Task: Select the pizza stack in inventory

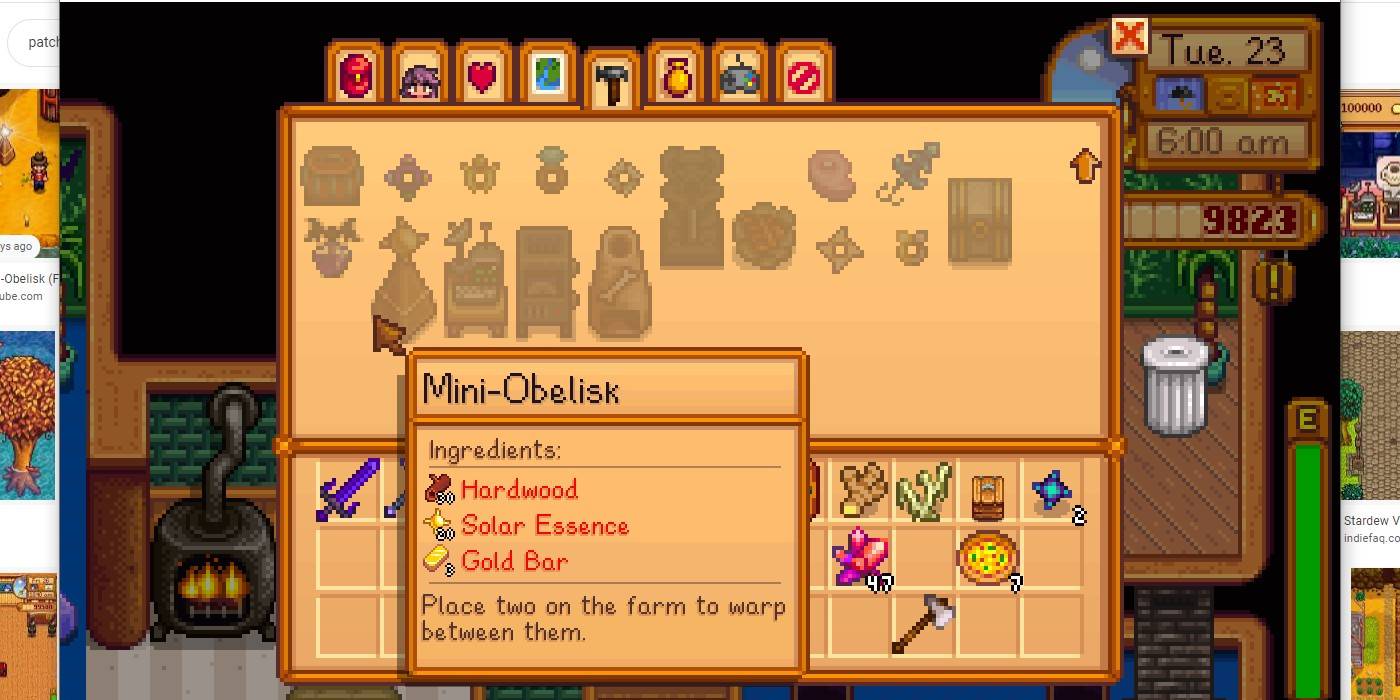Action: click(x=988, y=557)
